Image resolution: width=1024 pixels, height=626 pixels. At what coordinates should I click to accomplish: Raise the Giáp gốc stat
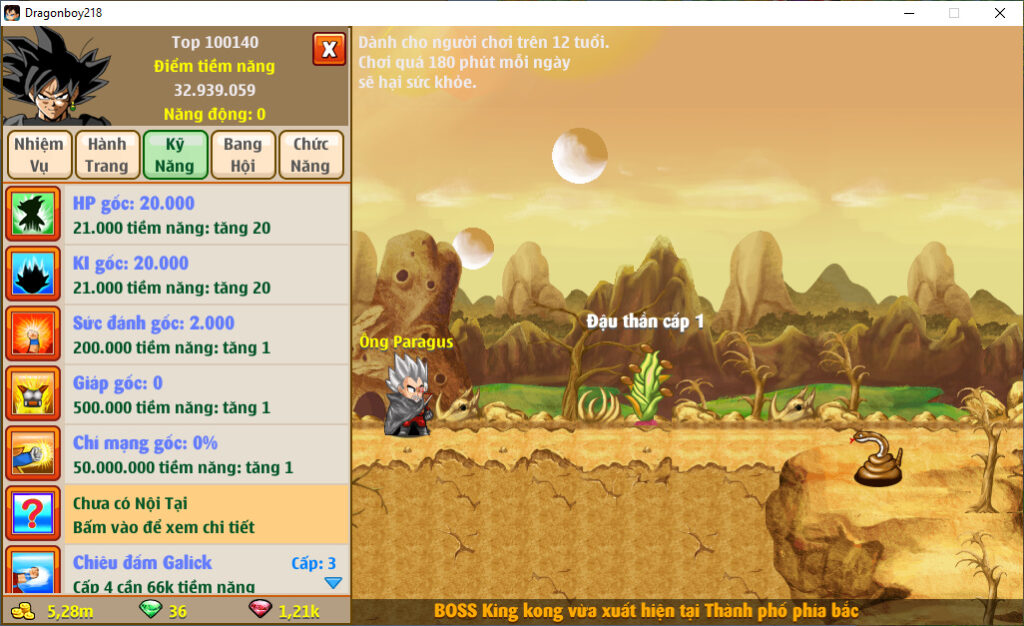176,395
